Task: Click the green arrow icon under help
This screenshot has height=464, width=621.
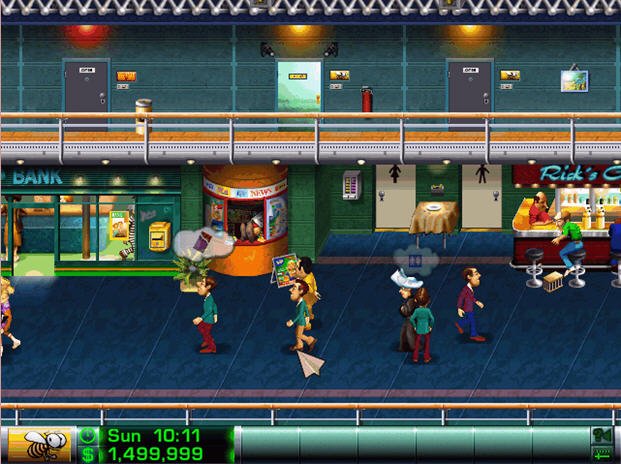Action: pos(602,456)
